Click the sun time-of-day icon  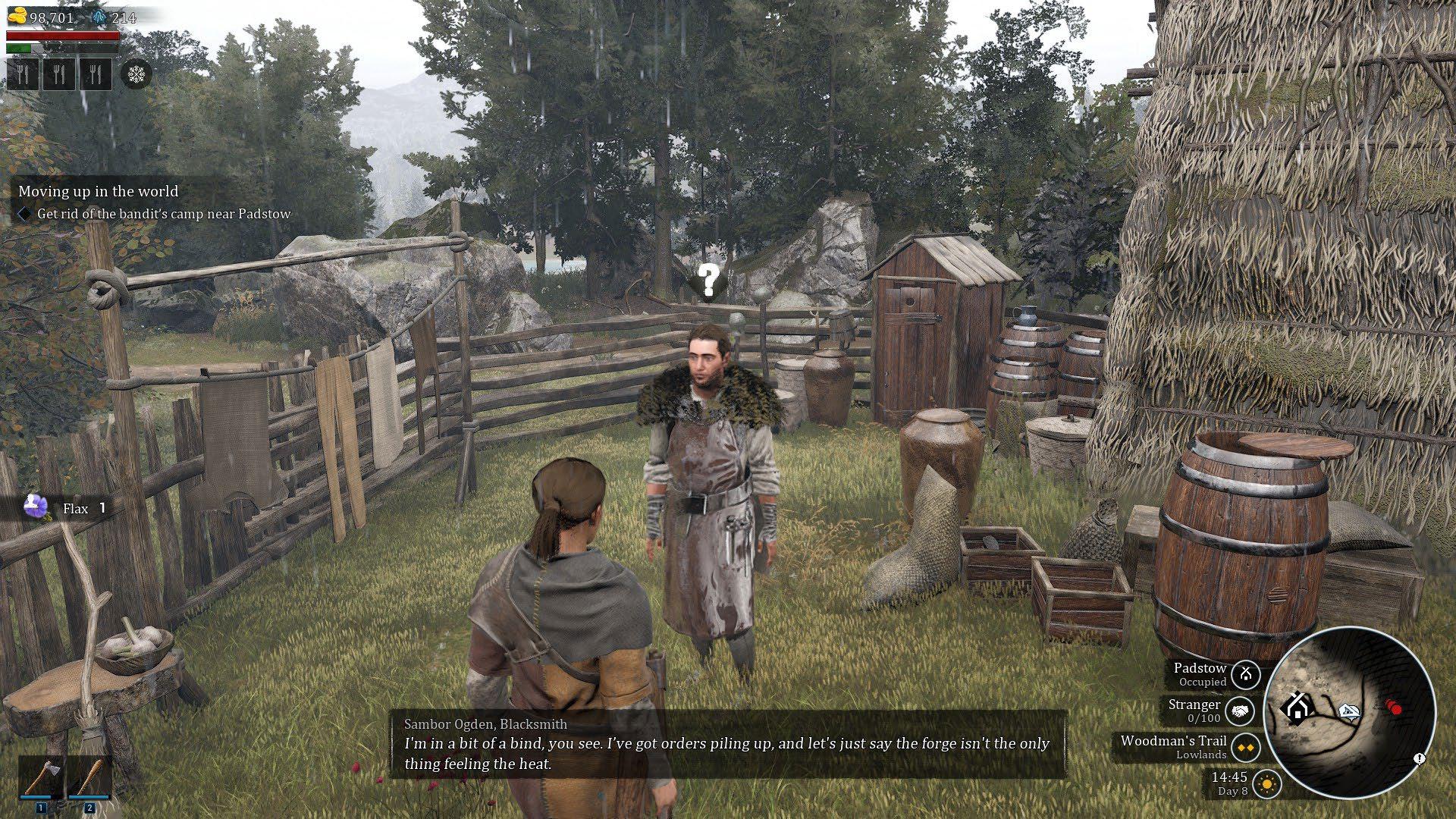coord(1266,783)
